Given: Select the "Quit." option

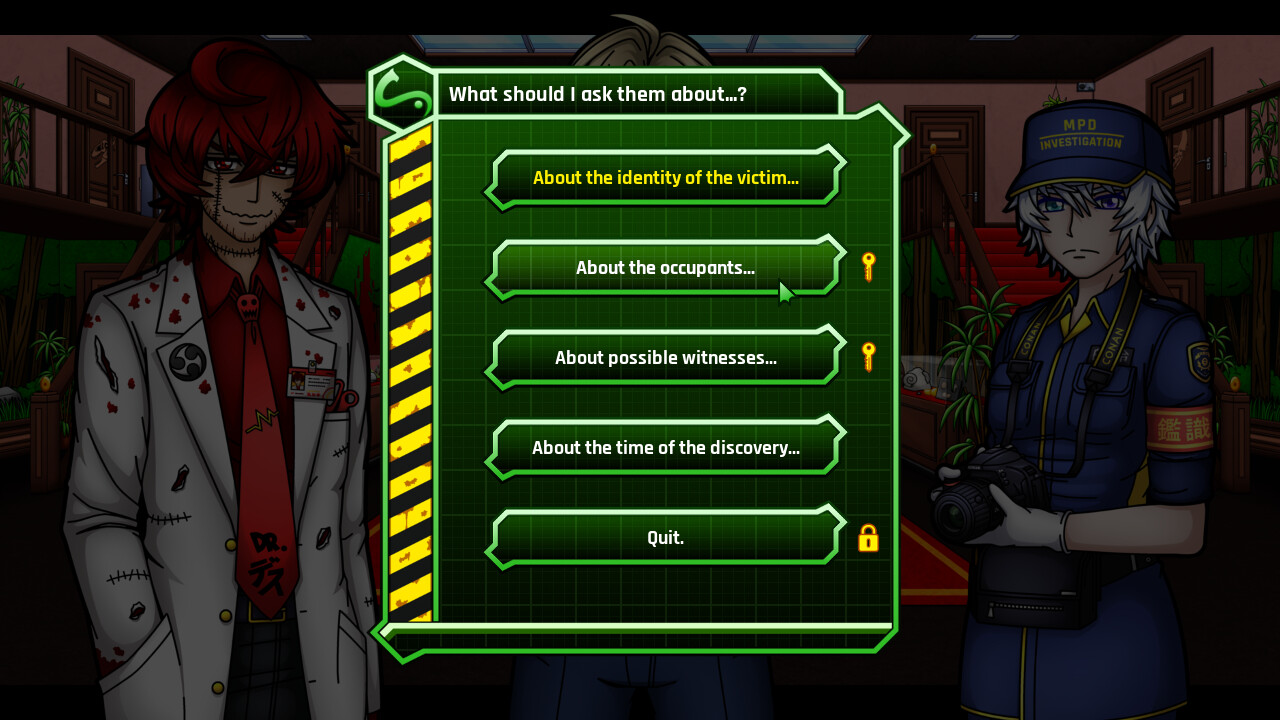Looking at the screenshot, I should [x=664, y=537].
